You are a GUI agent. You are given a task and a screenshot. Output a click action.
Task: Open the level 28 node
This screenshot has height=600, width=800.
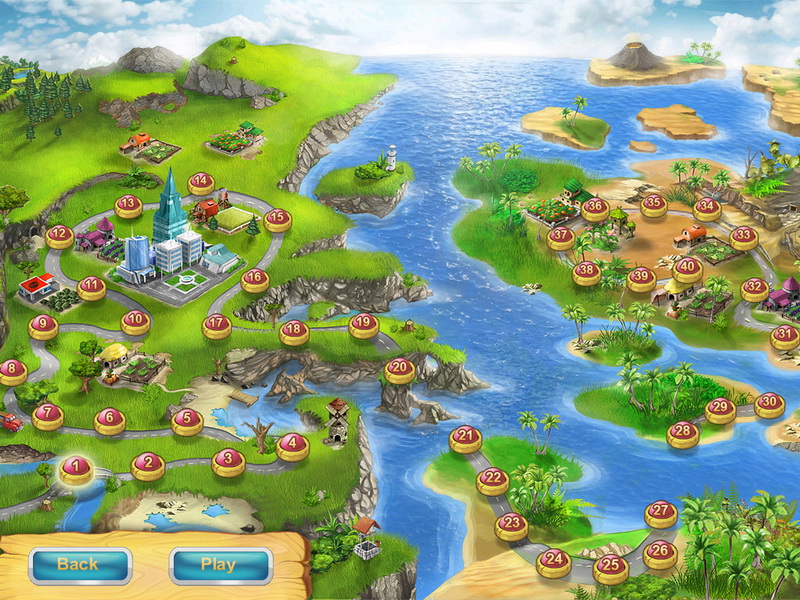(683, 432)
